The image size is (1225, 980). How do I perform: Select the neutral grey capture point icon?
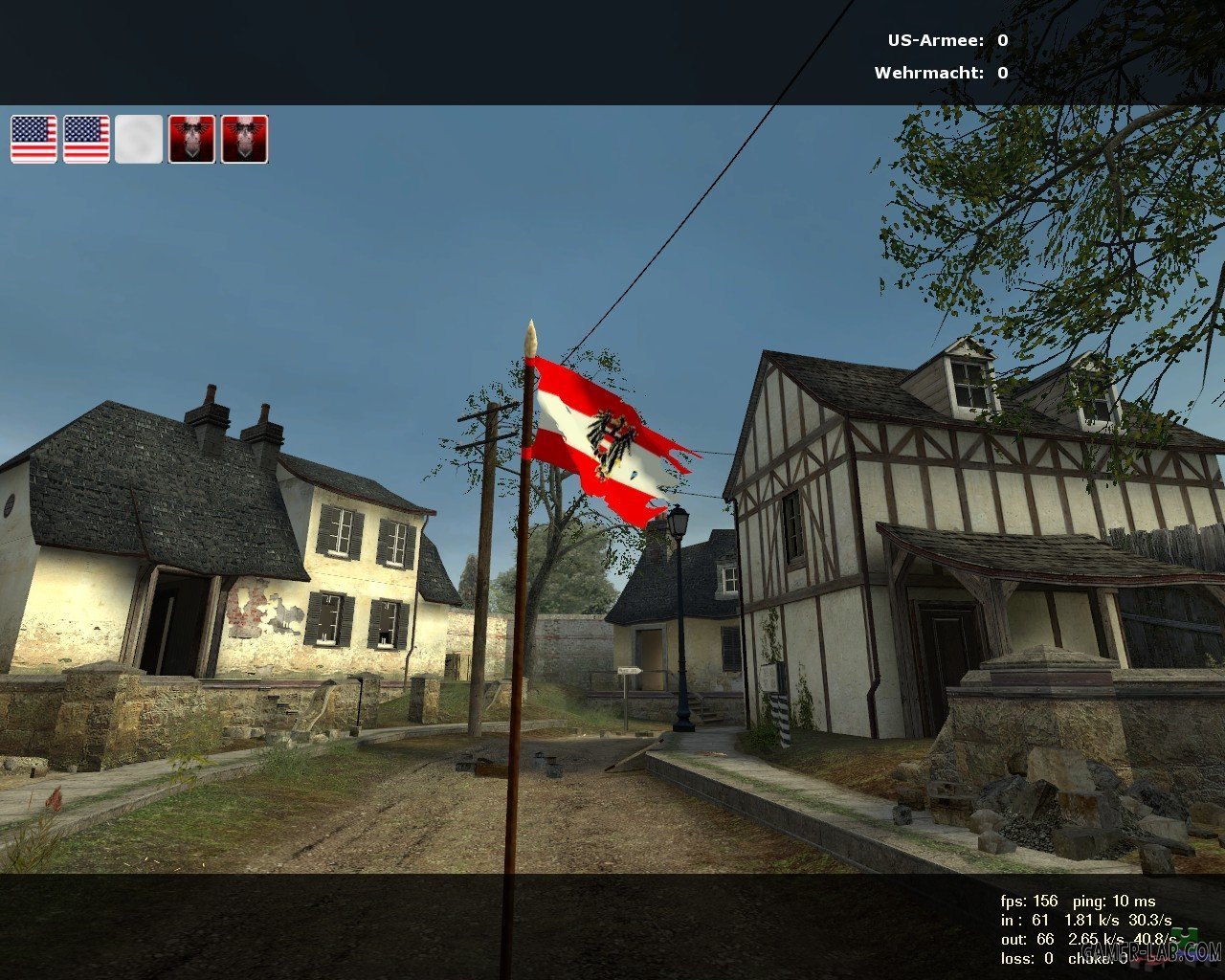pyautogui.click(x=139, y=140)
